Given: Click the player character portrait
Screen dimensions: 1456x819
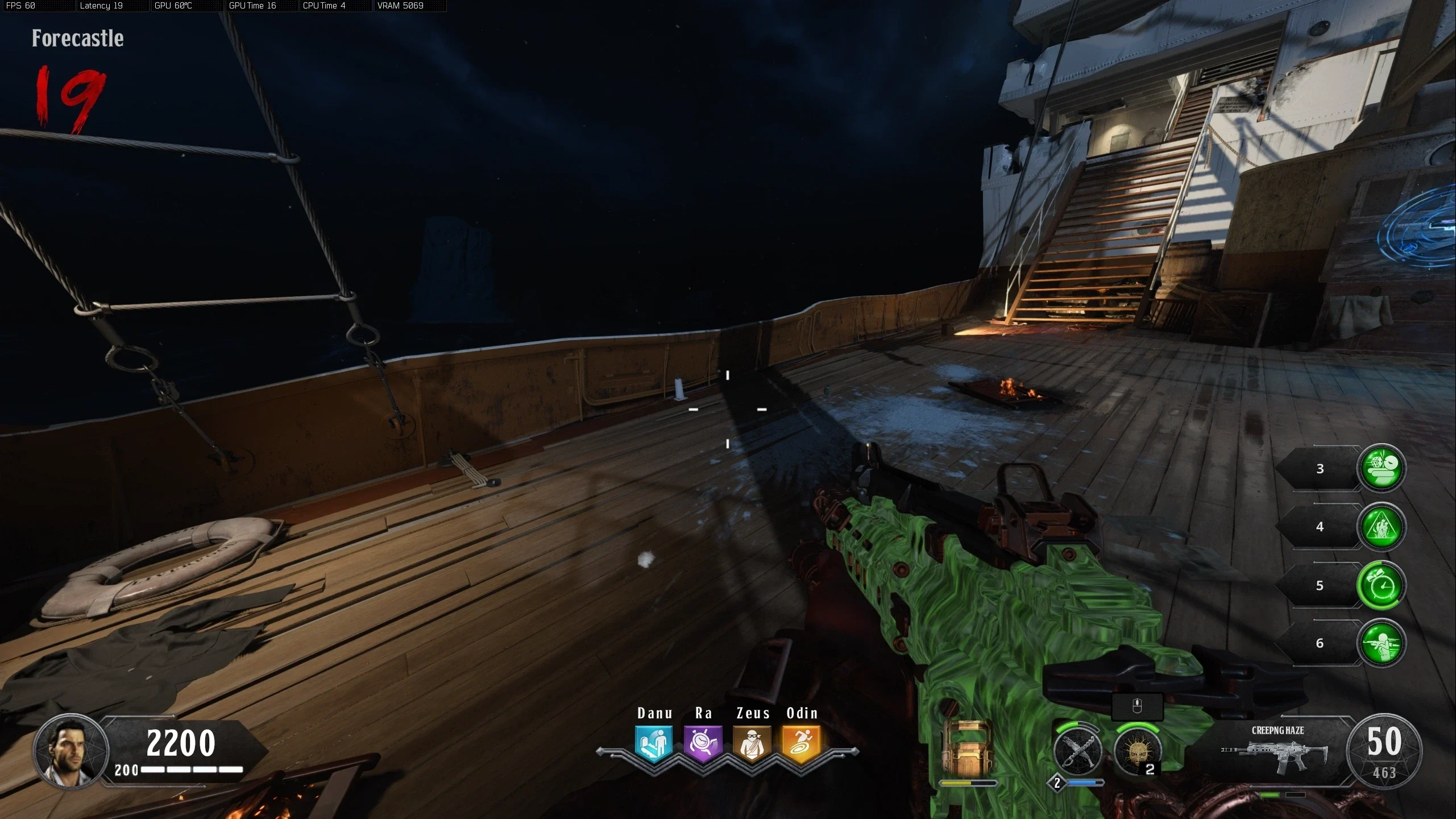Looking at the screenshot, I should coord(71,751).
